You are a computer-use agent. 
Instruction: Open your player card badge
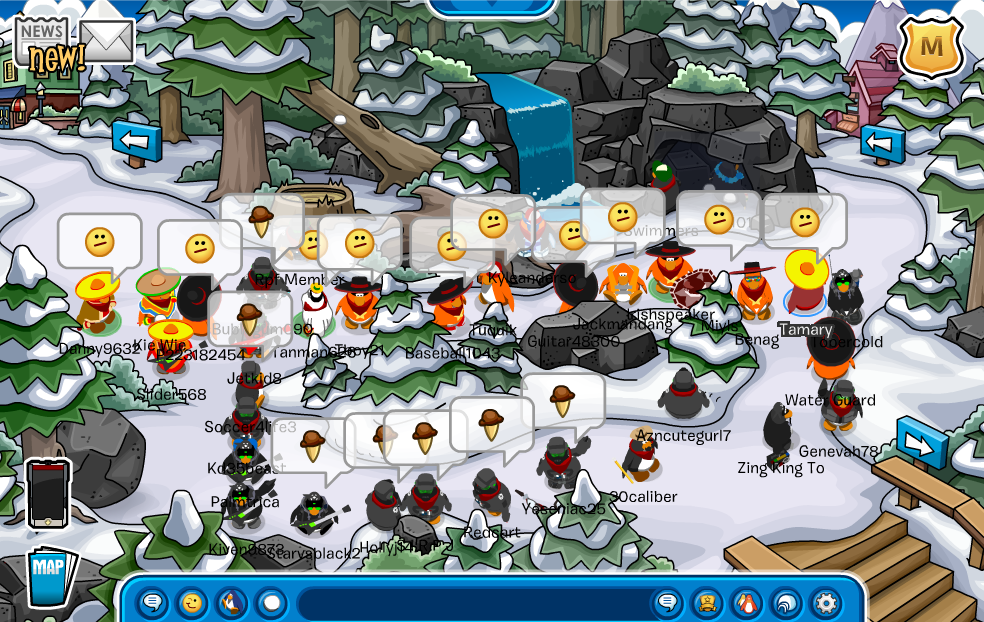point(707,603)
